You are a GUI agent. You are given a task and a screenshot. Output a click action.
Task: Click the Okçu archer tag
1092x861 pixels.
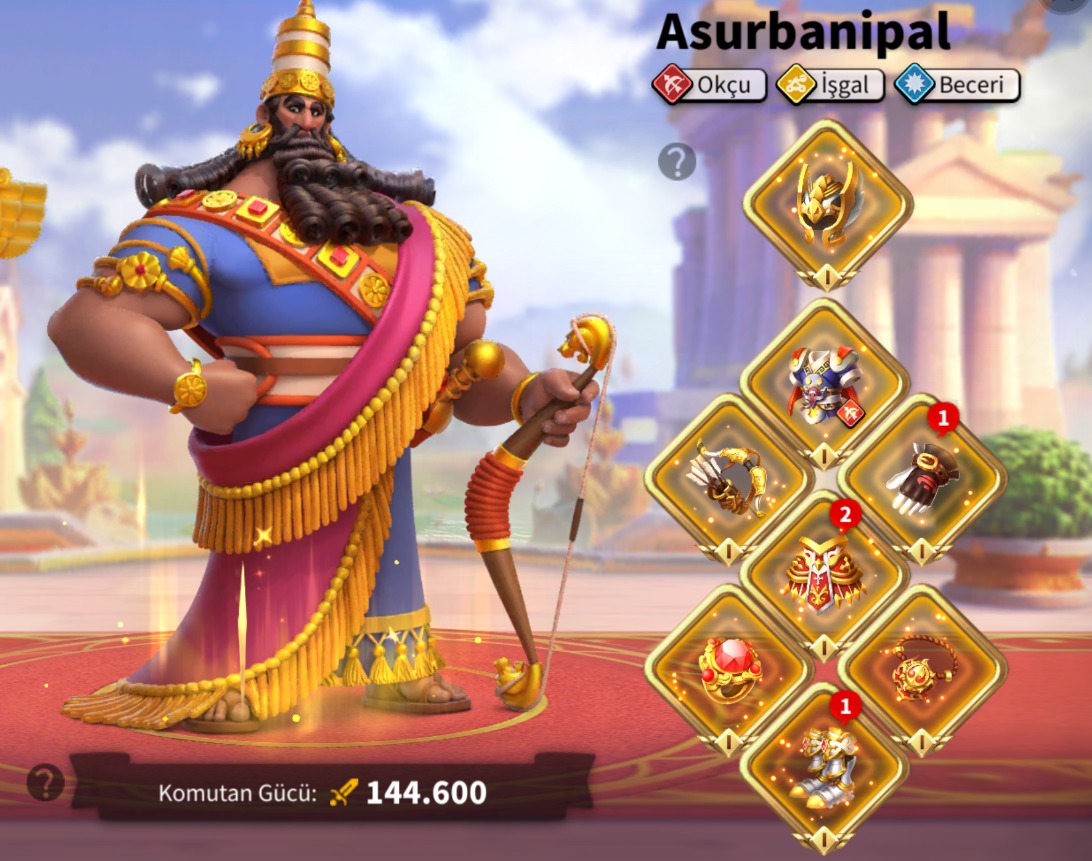point(709,86)
